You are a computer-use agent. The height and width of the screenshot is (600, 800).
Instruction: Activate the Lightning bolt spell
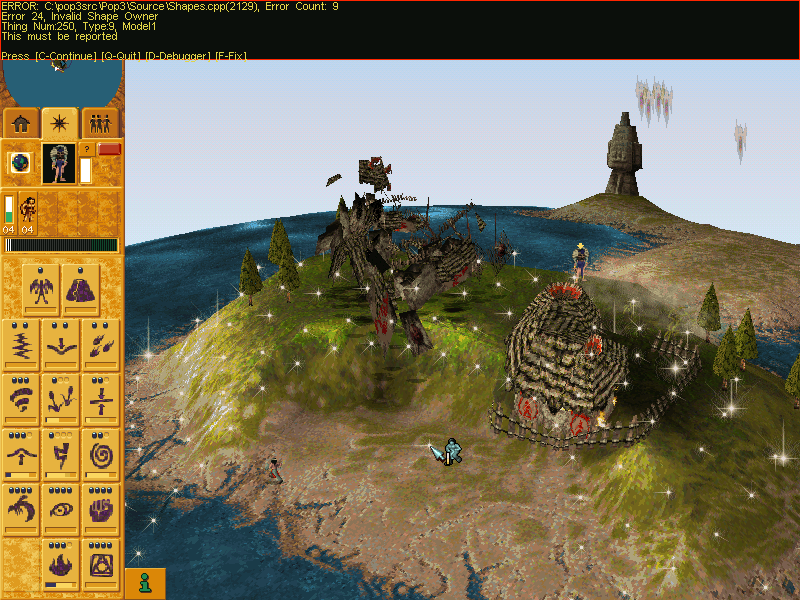[61, 456]
